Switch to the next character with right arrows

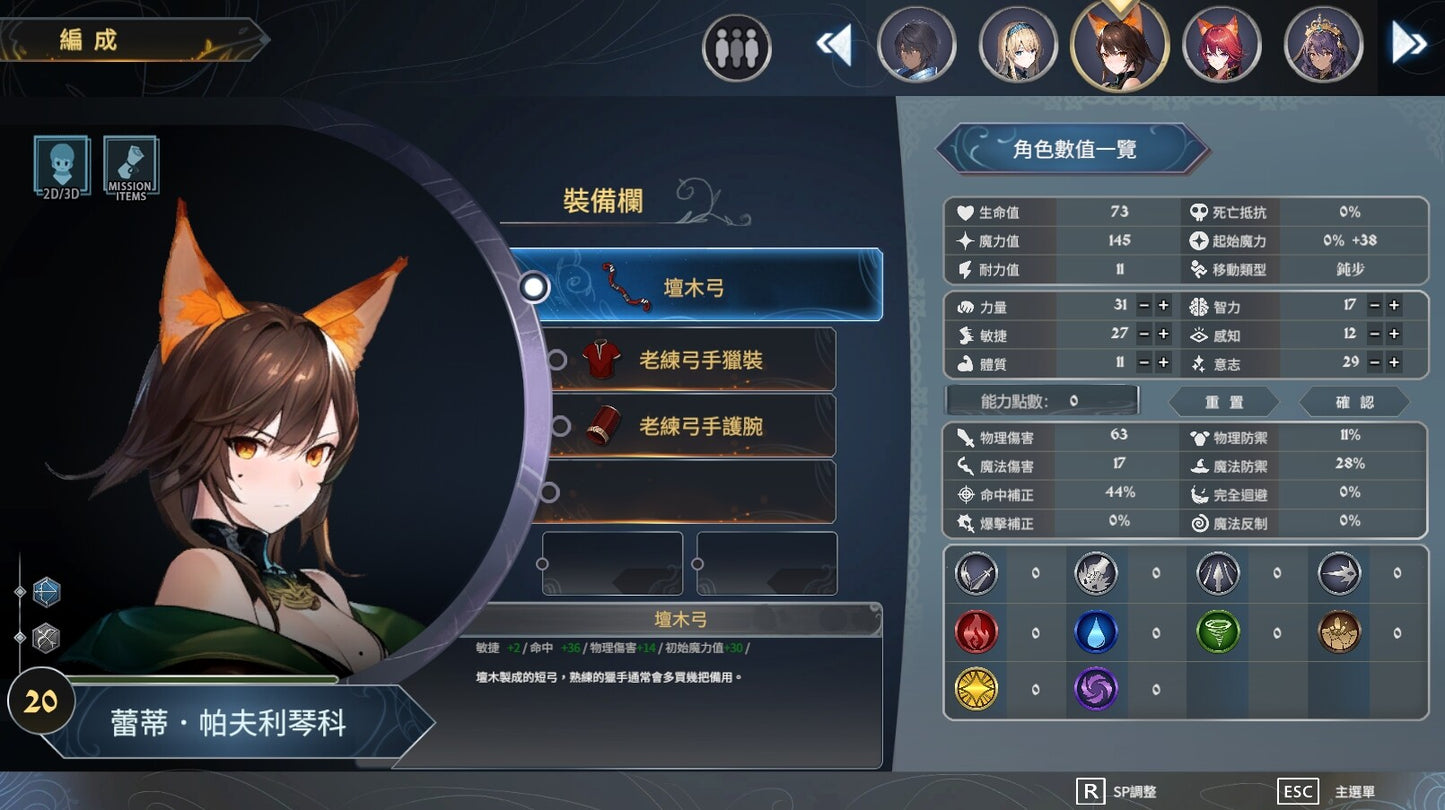1409,44
